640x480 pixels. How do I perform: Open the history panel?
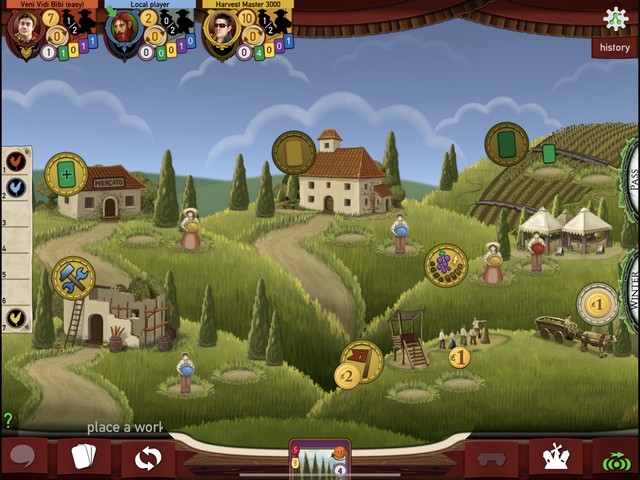tap(614, 47)
